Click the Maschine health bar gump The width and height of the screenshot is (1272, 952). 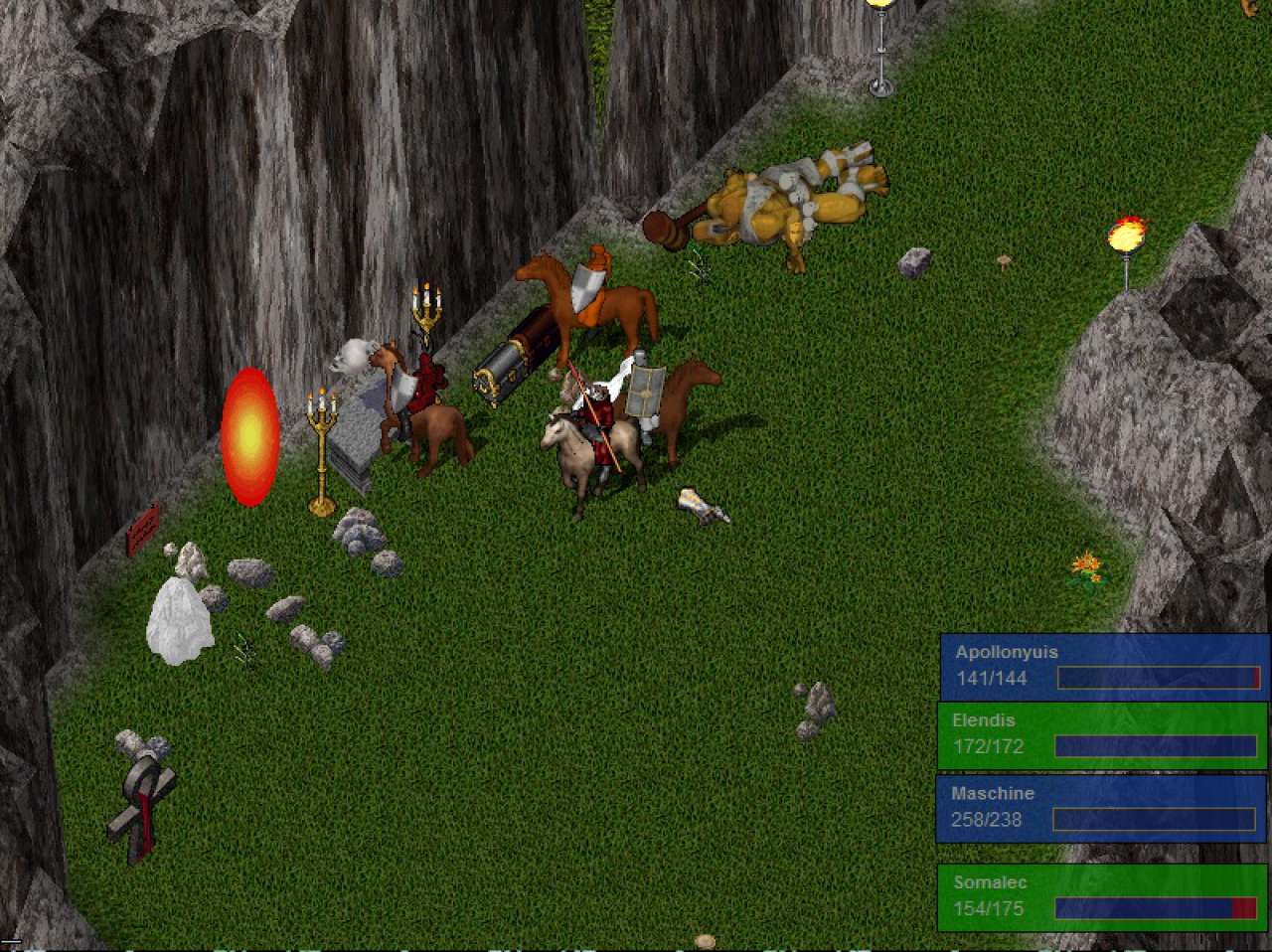pyautogui.click(x=1099, y=807)
